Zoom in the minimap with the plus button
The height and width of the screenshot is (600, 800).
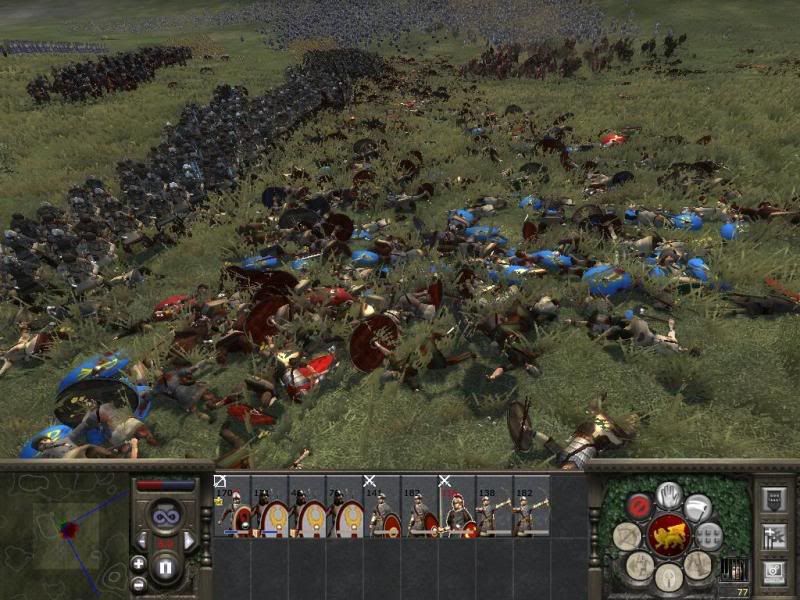pyautogui.click(x=138, y=564)
